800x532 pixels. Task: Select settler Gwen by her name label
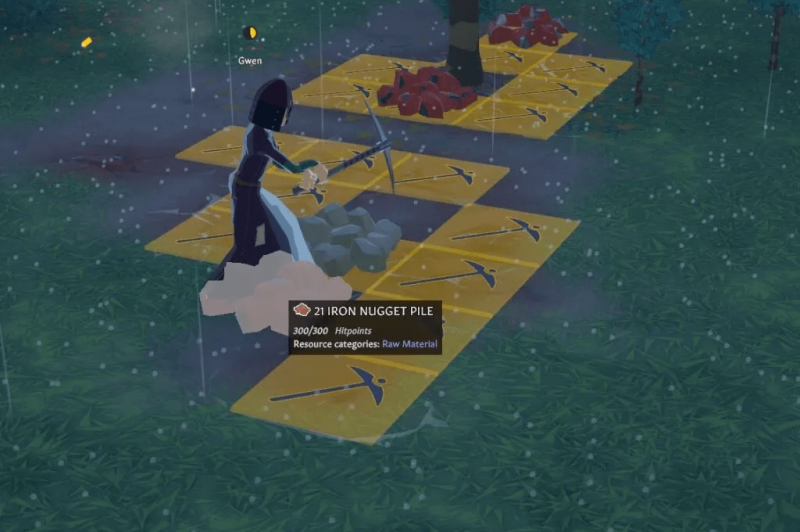[x=250, y=60]
